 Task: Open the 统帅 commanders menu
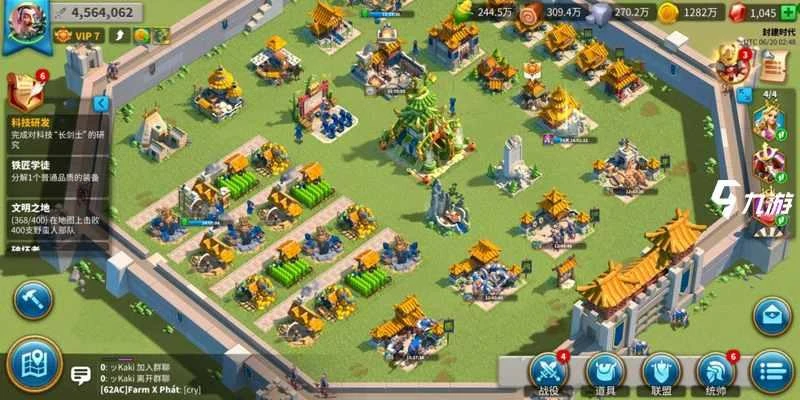coord(718,373)
